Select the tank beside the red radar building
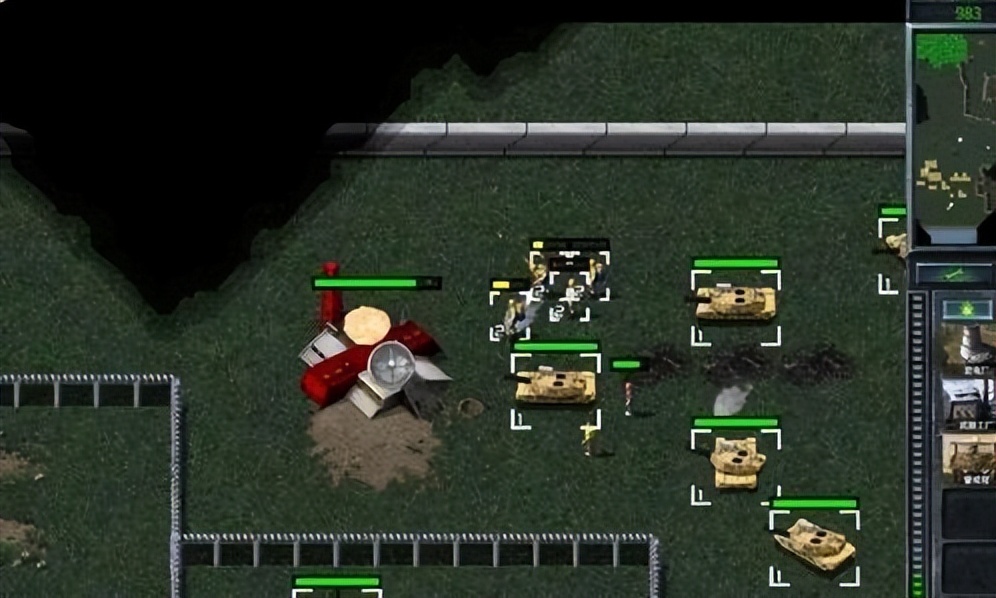The width and height of the screenshot is (996, 598). 555,385
